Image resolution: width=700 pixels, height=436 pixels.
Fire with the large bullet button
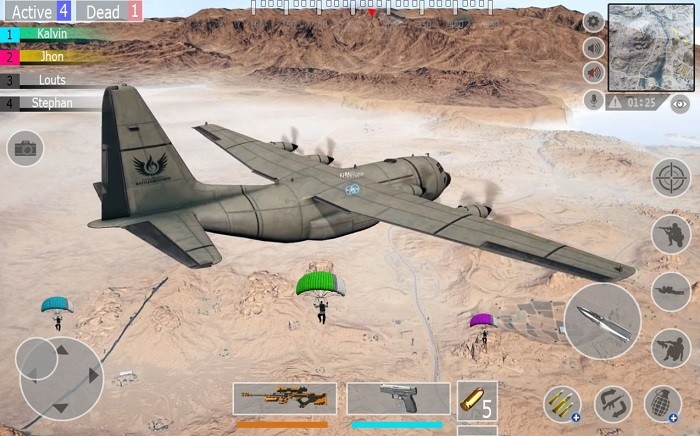point(602,321)
